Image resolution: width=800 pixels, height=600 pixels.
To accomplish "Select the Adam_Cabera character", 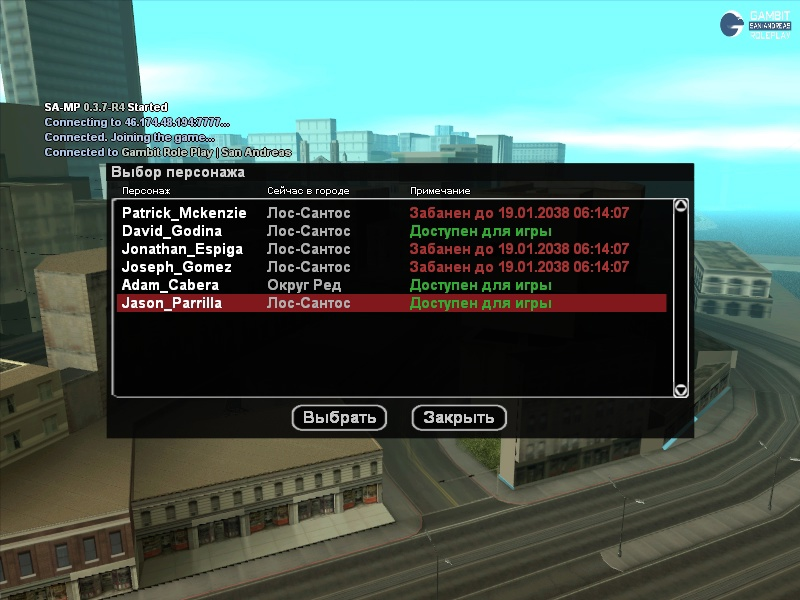I will point(170,285).
